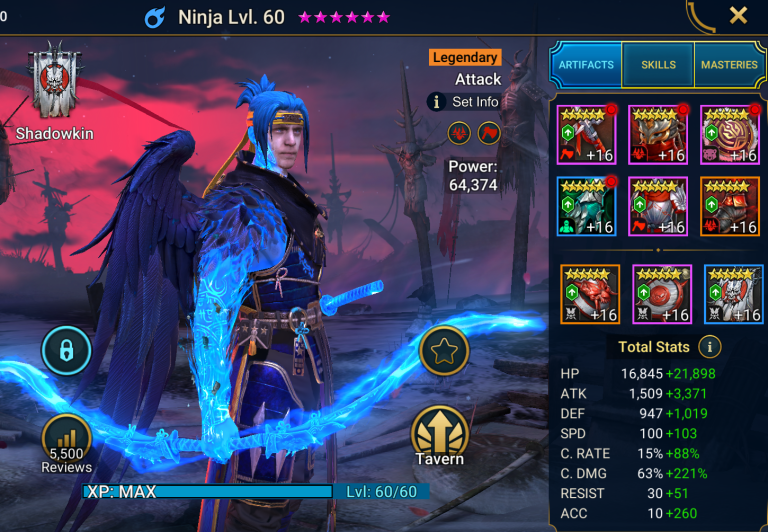Screen dimensions: 768x532
Task: Select the red demon ring accessory
Action: tap(590, 293)
